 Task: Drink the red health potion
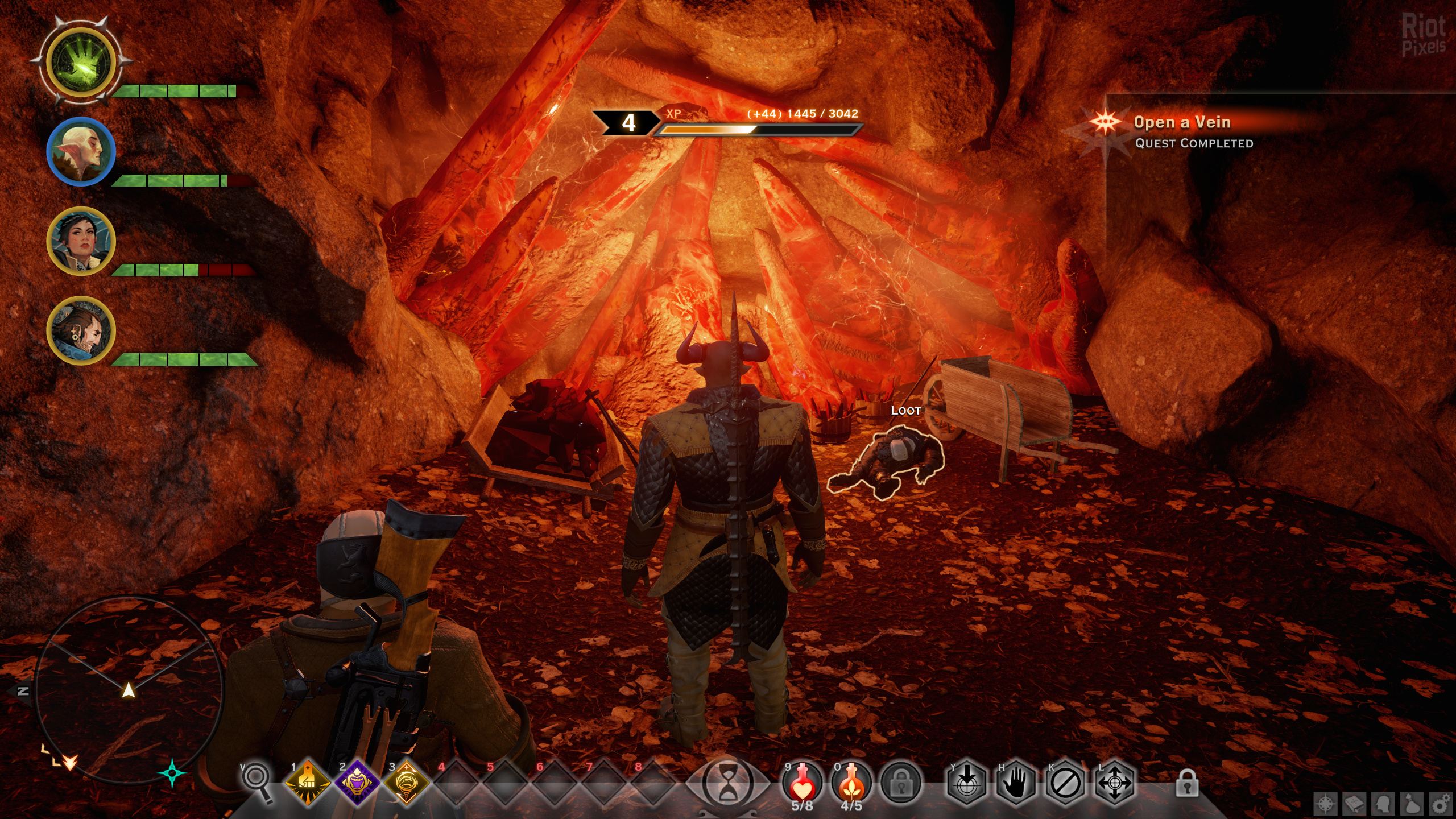pyautogui.click(x=802, y=782)
